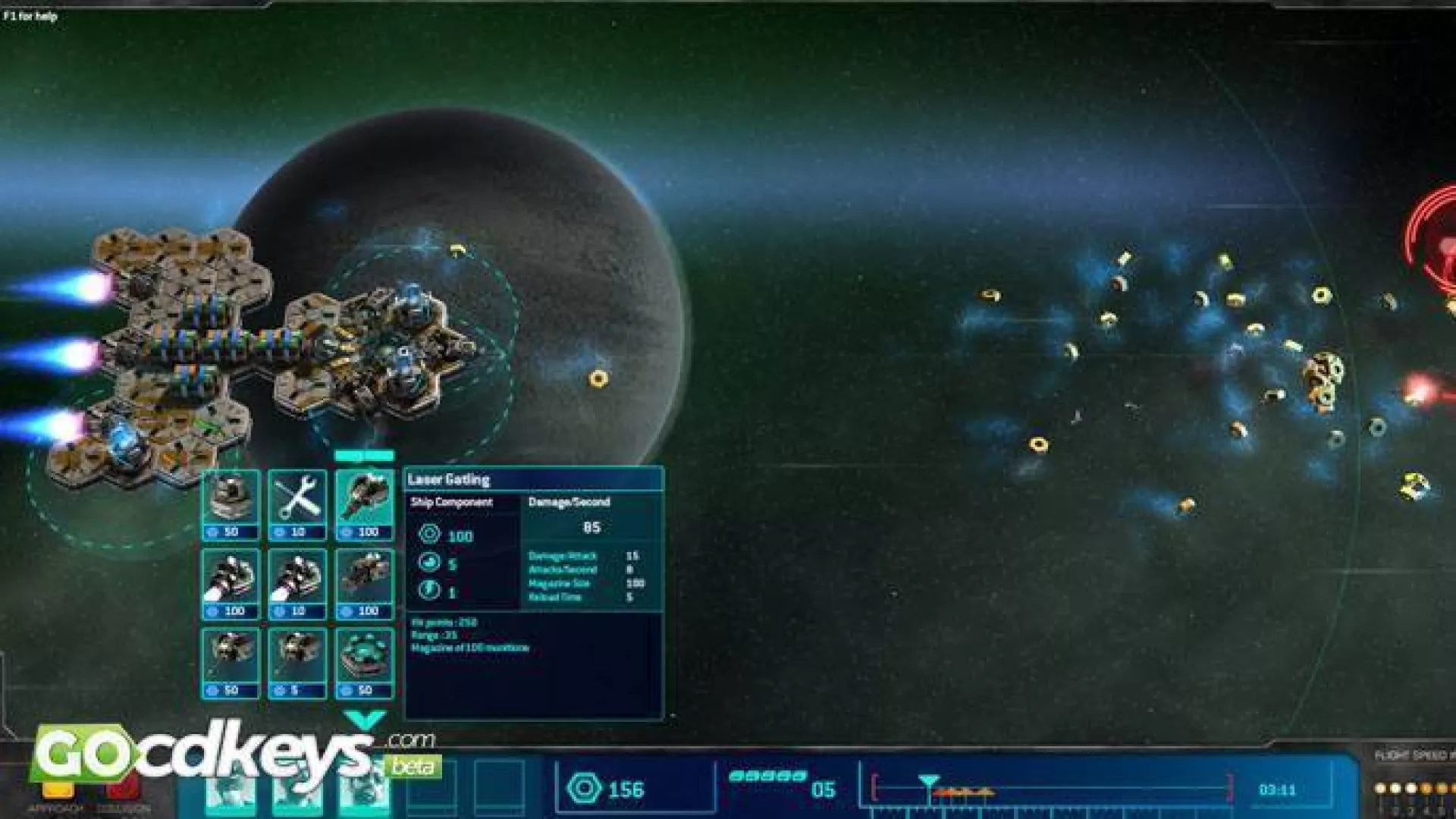Viewport: 1456px width, 819px height.
Task: Set flight speed to the first dot
Action: click(1380, 789)
